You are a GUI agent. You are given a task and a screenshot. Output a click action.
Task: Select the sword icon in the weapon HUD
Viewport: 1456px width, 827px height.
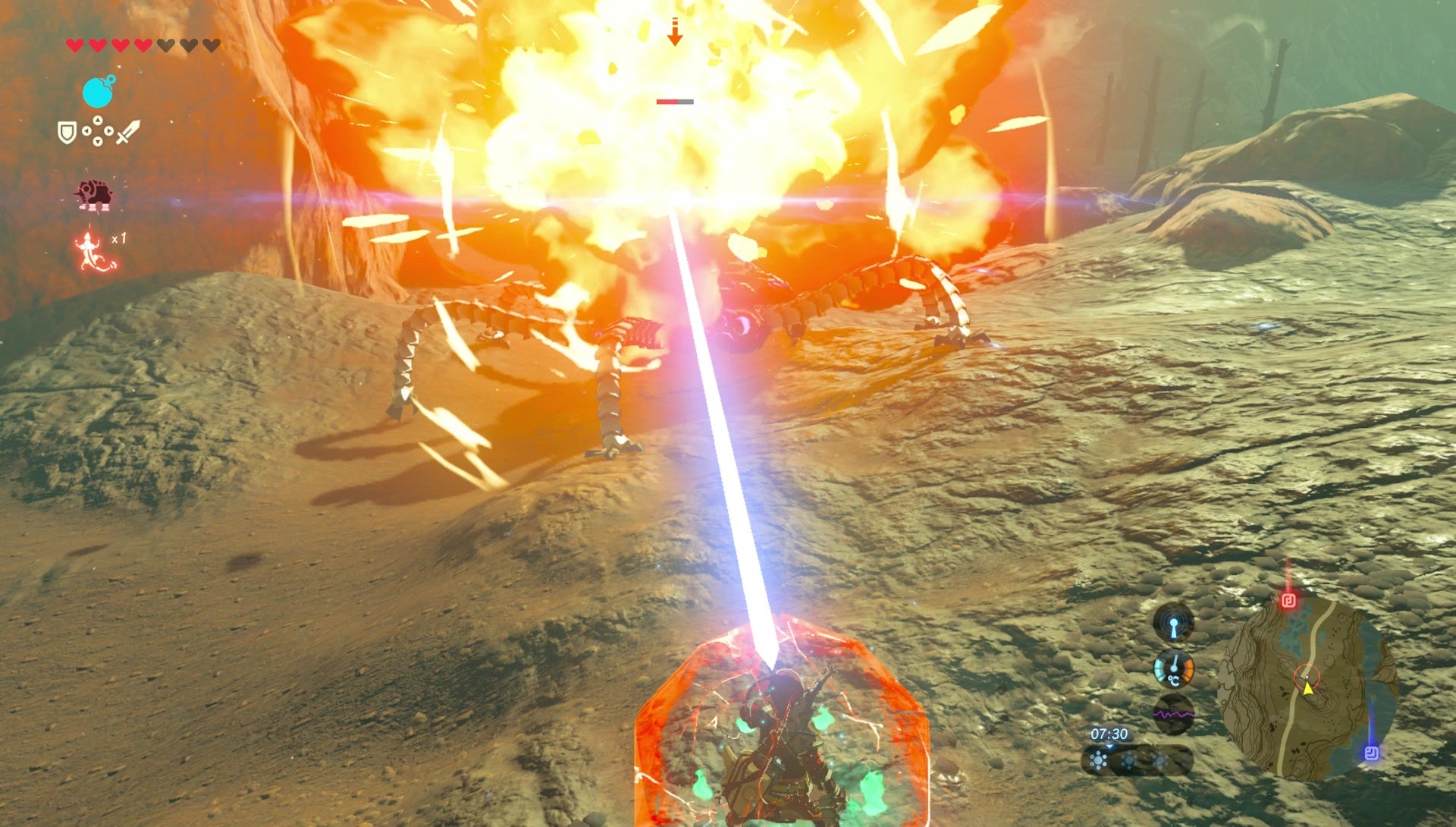pyautogui.click(x=127, y=132)
